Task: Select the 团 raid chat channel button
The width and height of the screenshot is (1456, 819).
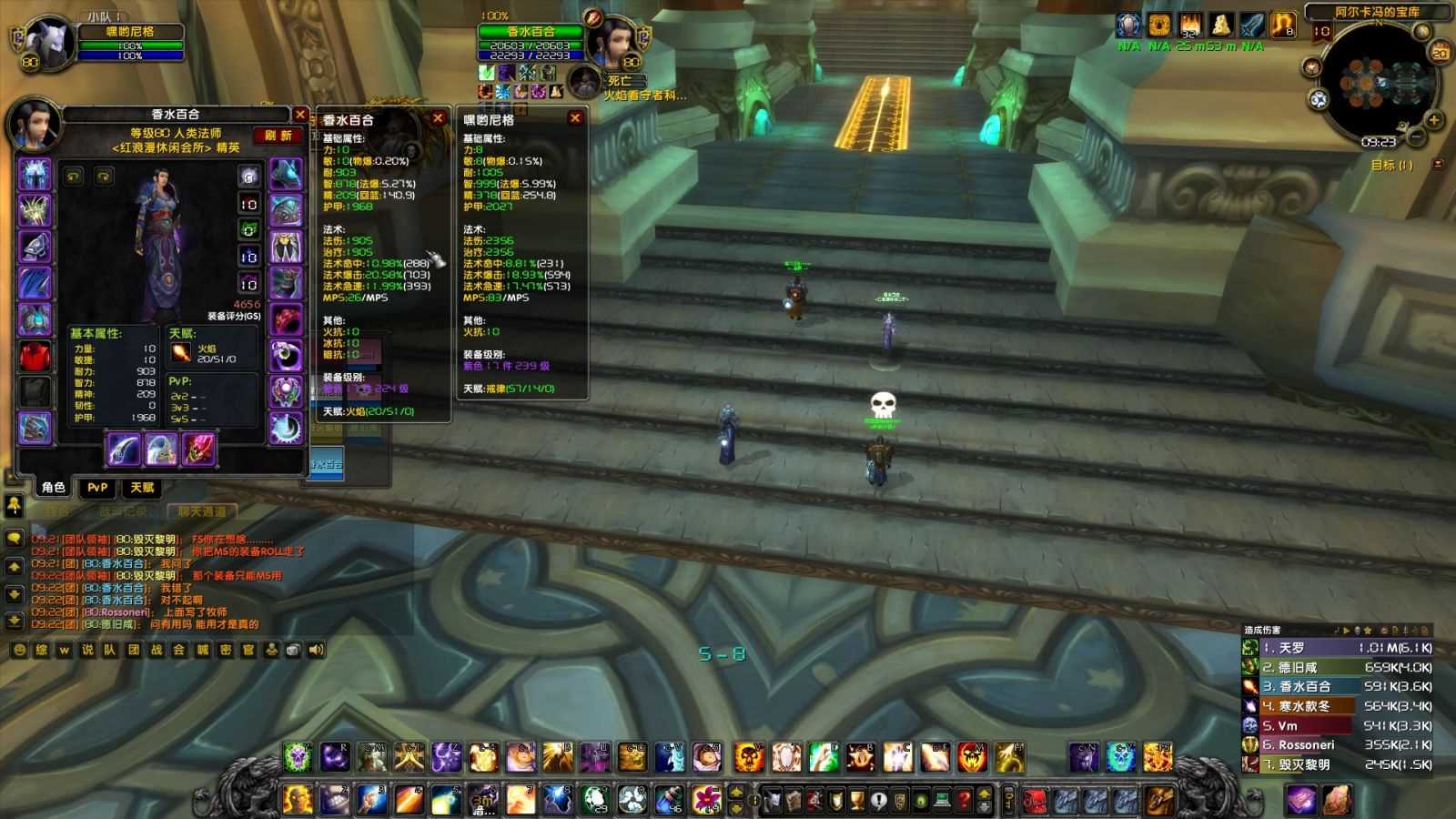Action: click(134, 650)
